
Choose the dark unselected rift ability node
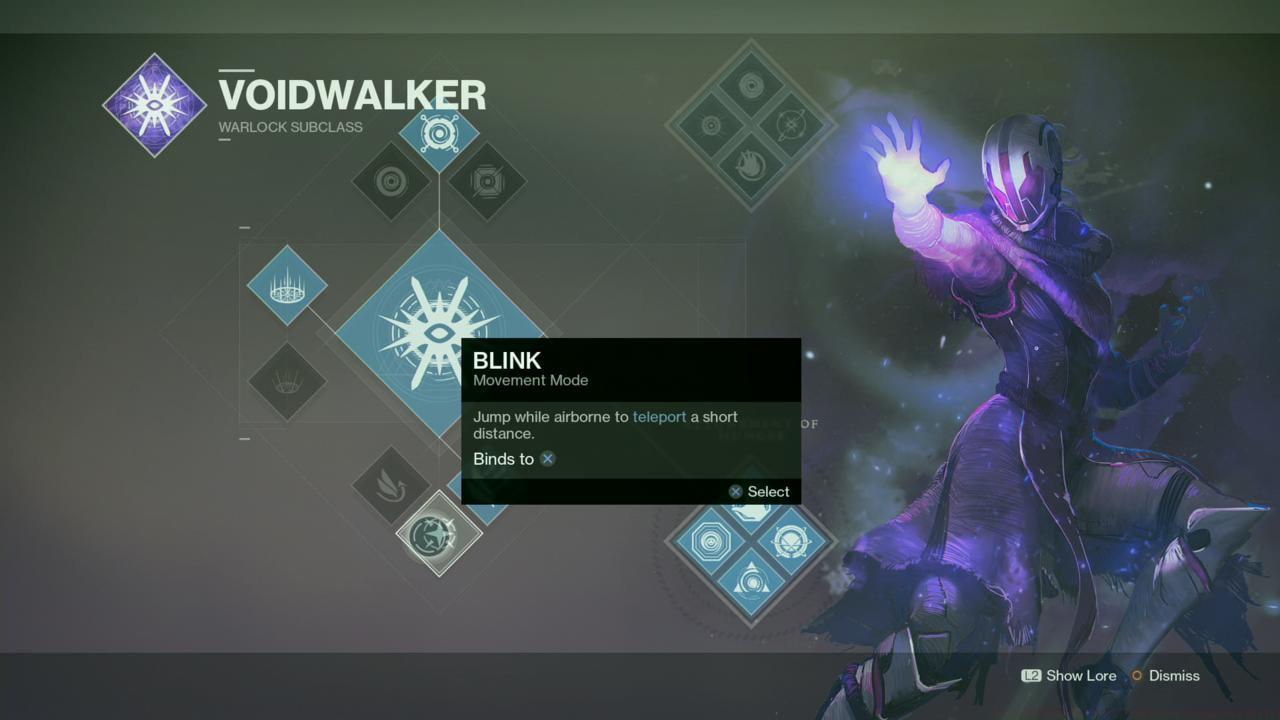coord(287,381)
